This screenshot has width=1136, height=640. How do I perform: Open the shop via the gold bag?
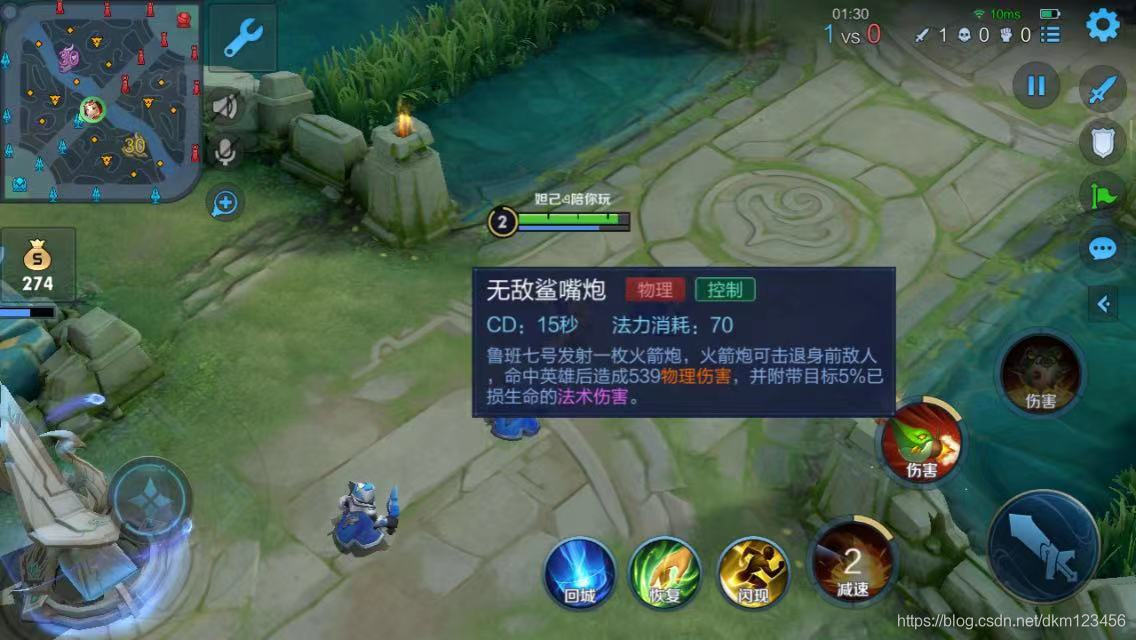click(38, 264)
